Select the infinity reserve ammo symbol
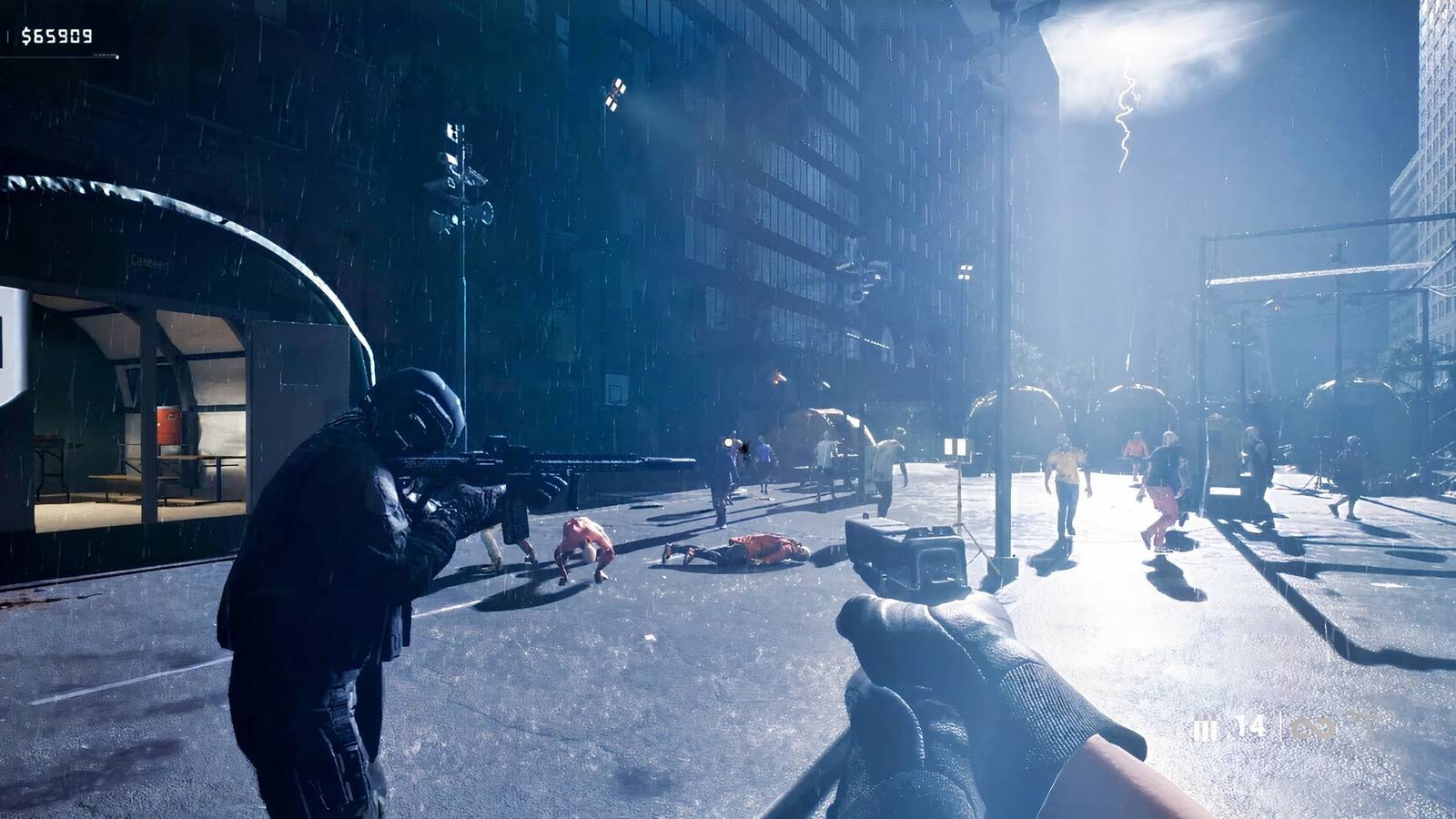Image resolution: width=1456 pixels, height=819 pixels. click(1313, 726)
